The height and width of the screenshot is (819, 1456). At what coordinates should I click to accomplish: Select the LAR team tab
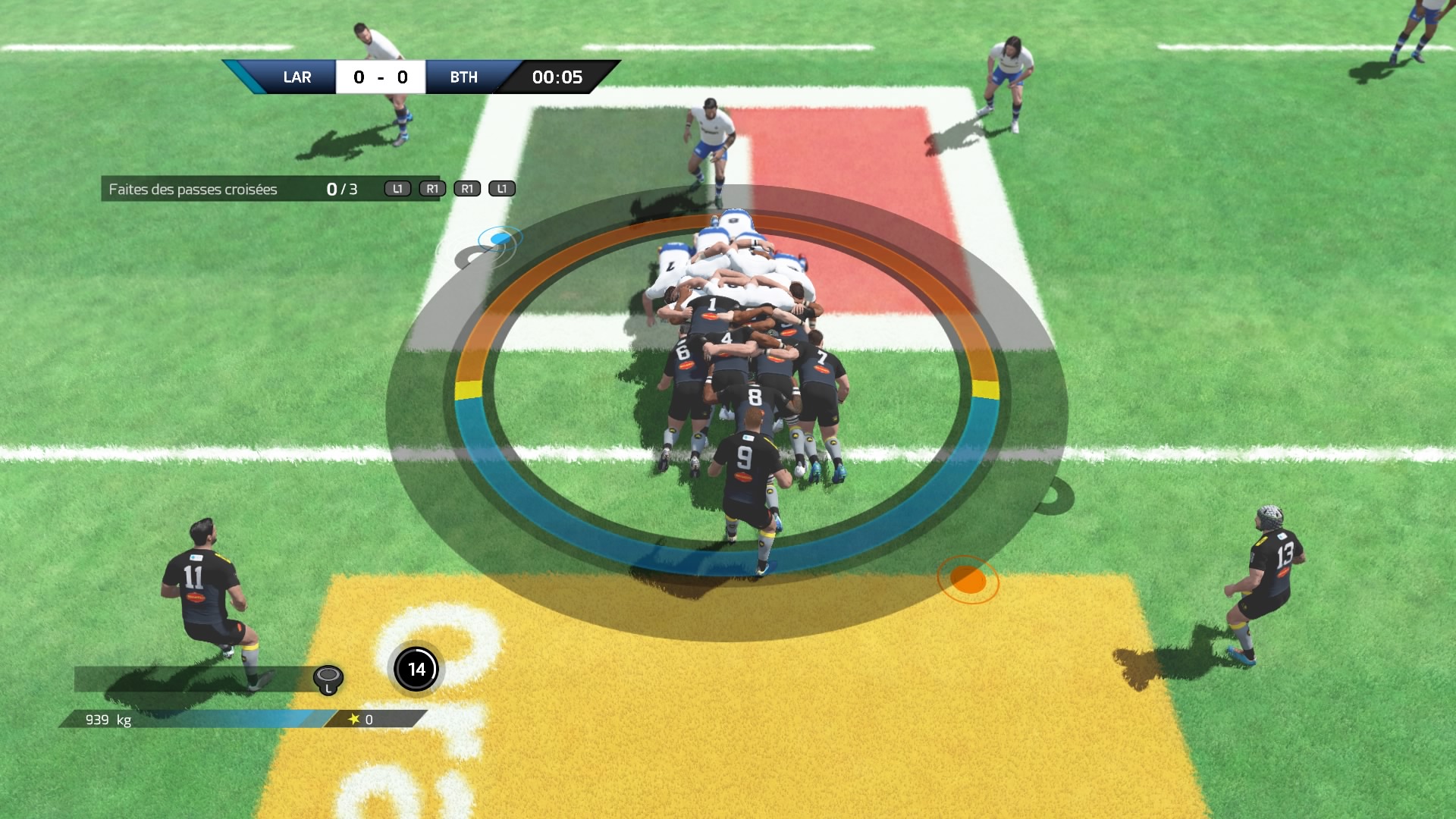[x=297, y=77]
